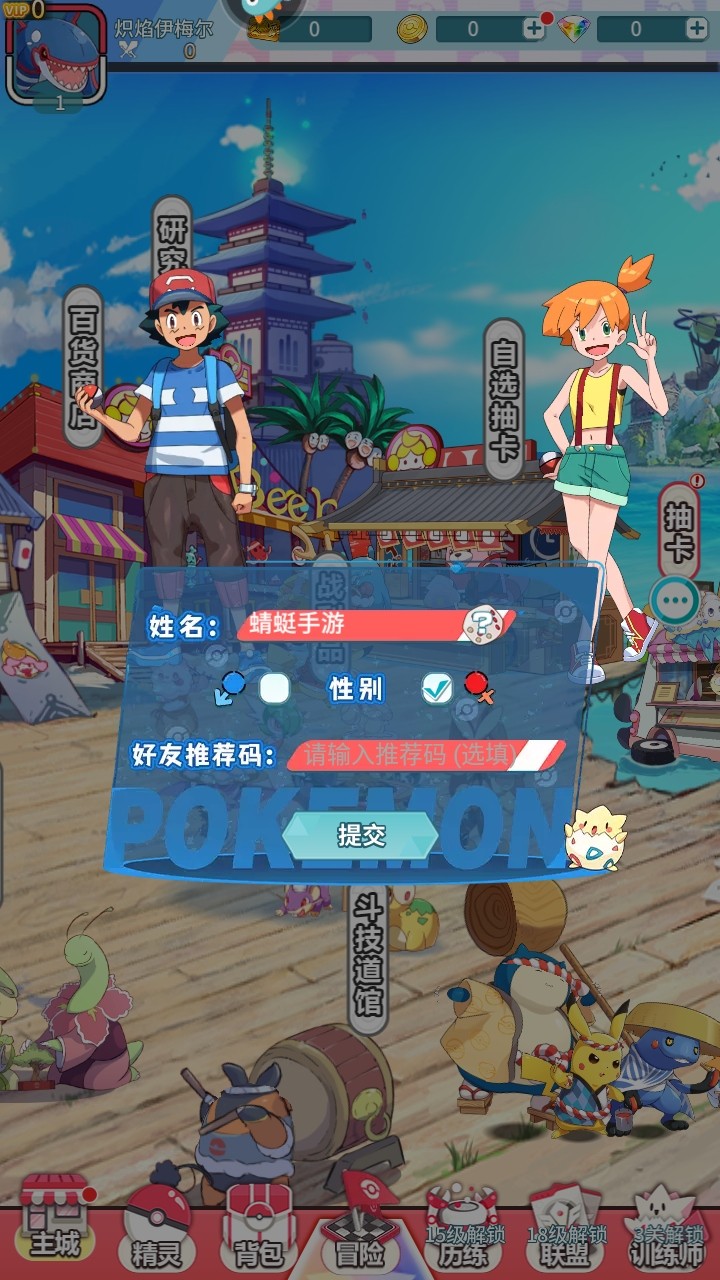Image resolution: width=720 pixels, height=1280 pixels.
Task: Add gold coins with the plus button
Action: click(x=534, y=29)
